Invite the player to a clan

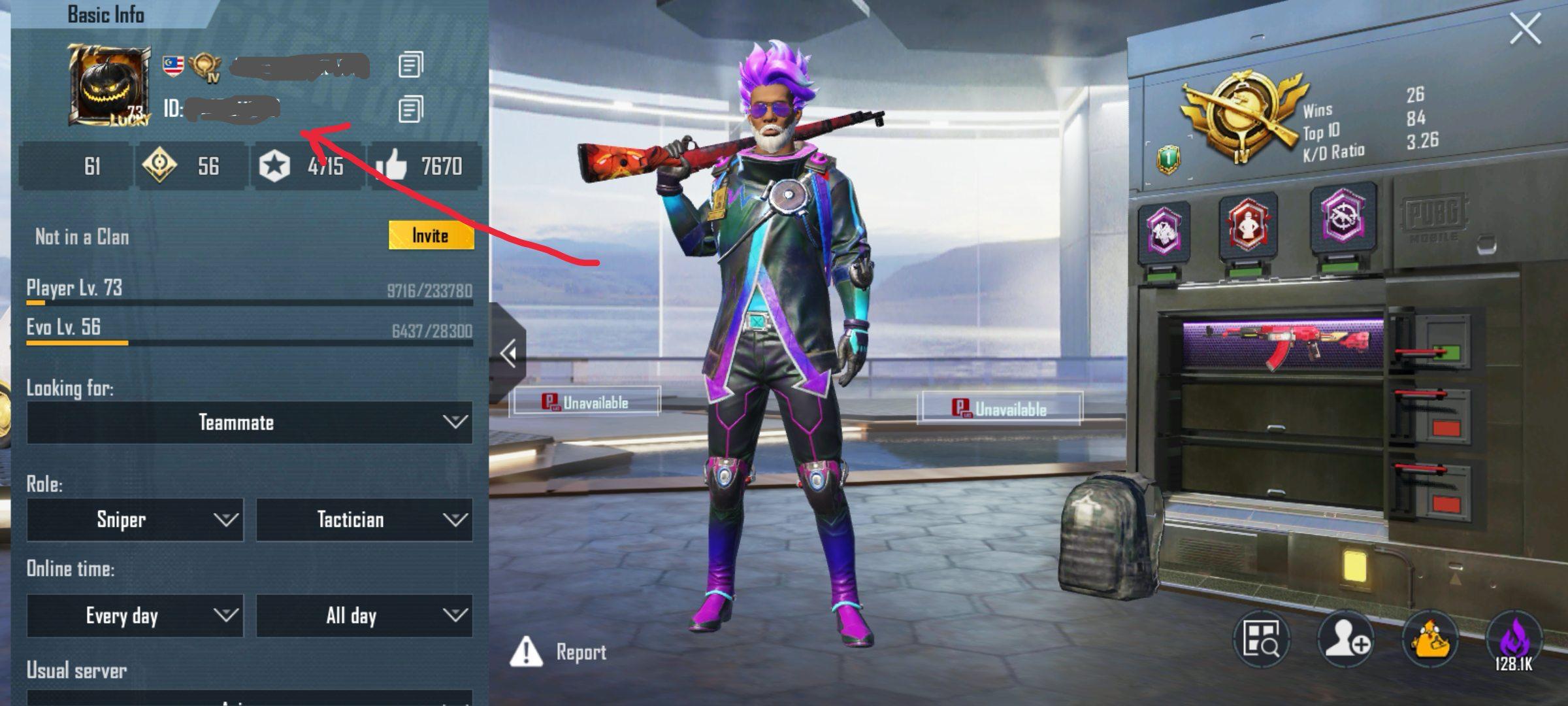431,235
